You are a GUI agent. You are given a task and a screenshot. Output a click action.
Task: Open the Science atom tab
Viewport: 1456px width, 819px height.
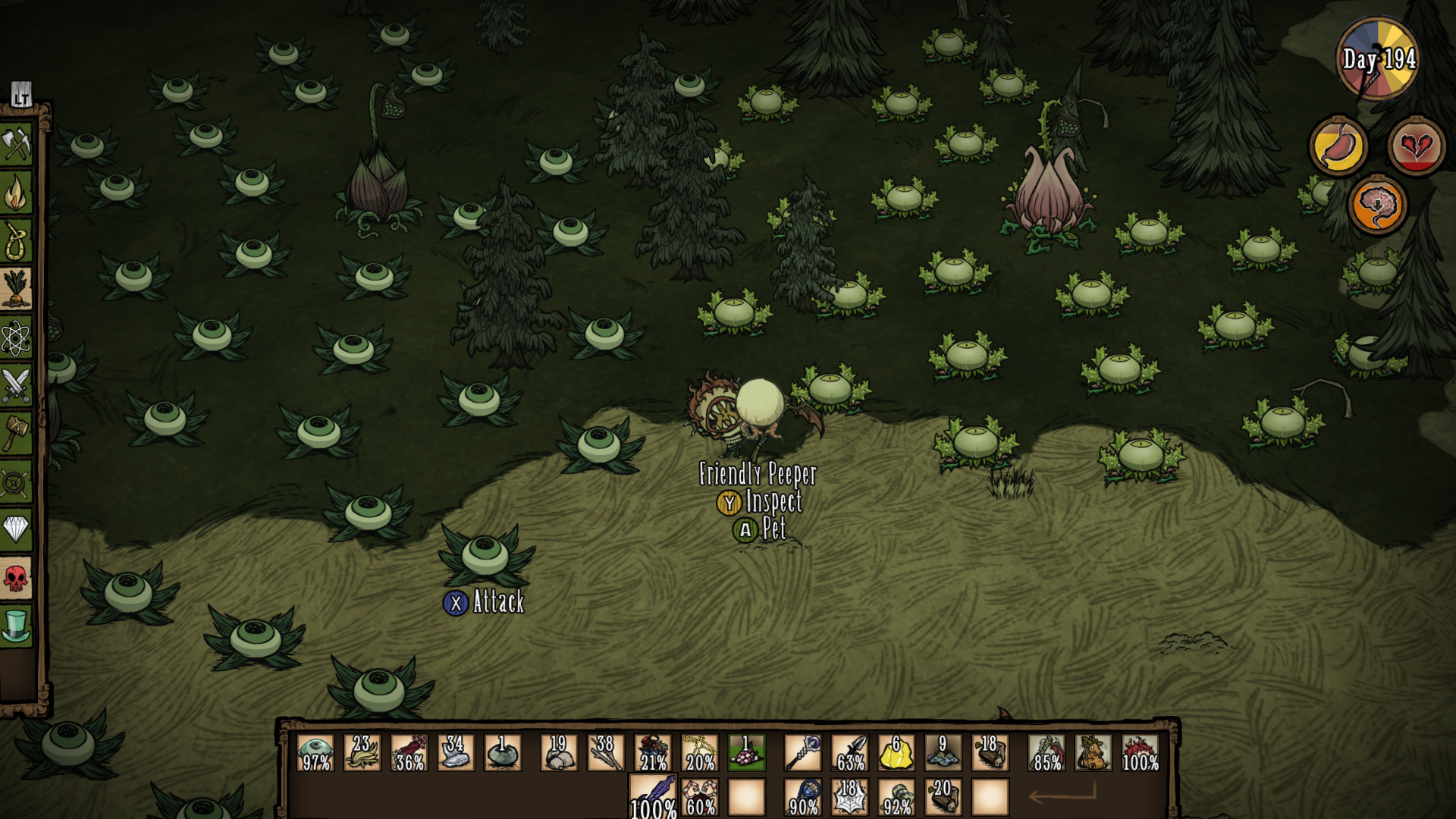click(x=16, y=338)
